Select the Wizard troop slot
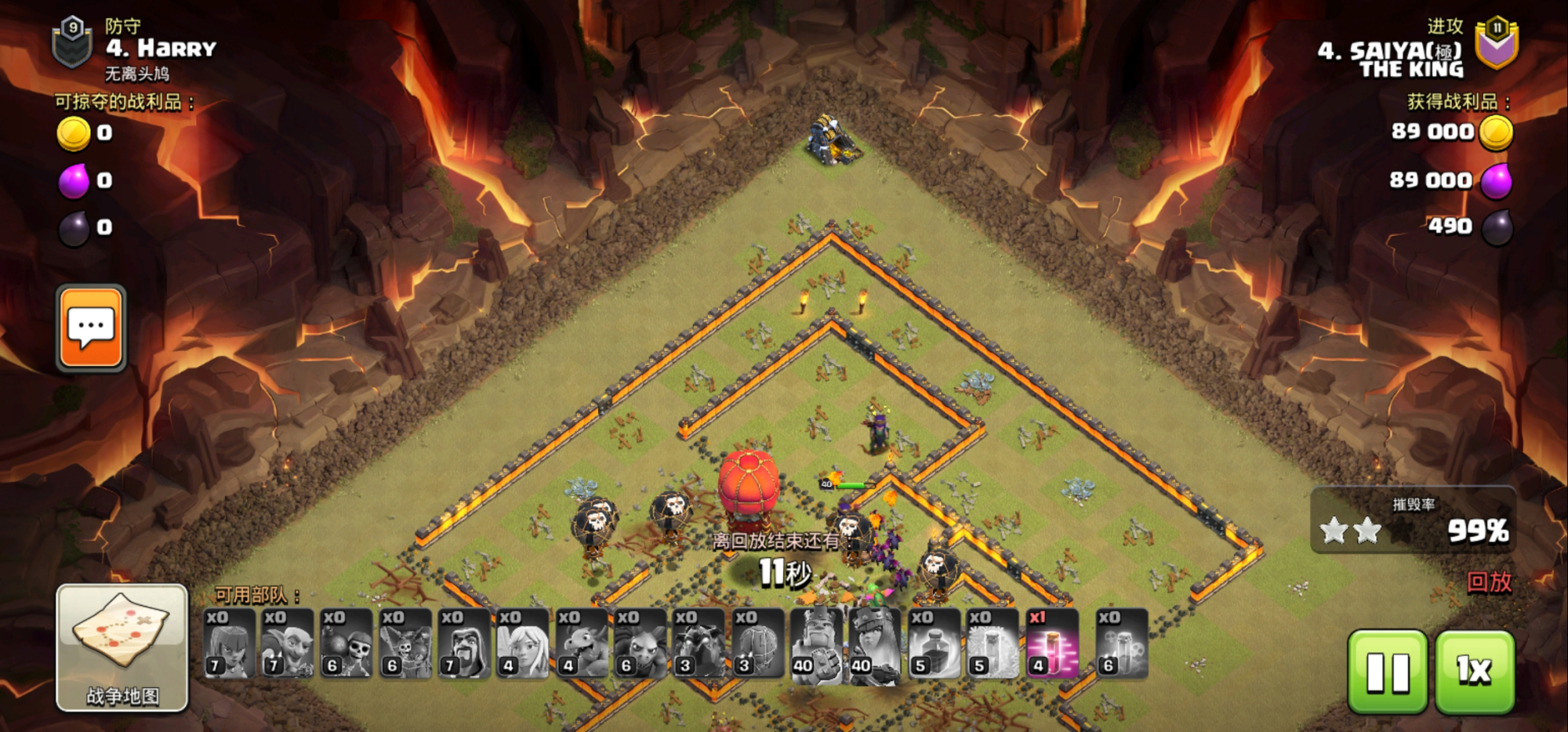1568x732 pixels. 464,643
